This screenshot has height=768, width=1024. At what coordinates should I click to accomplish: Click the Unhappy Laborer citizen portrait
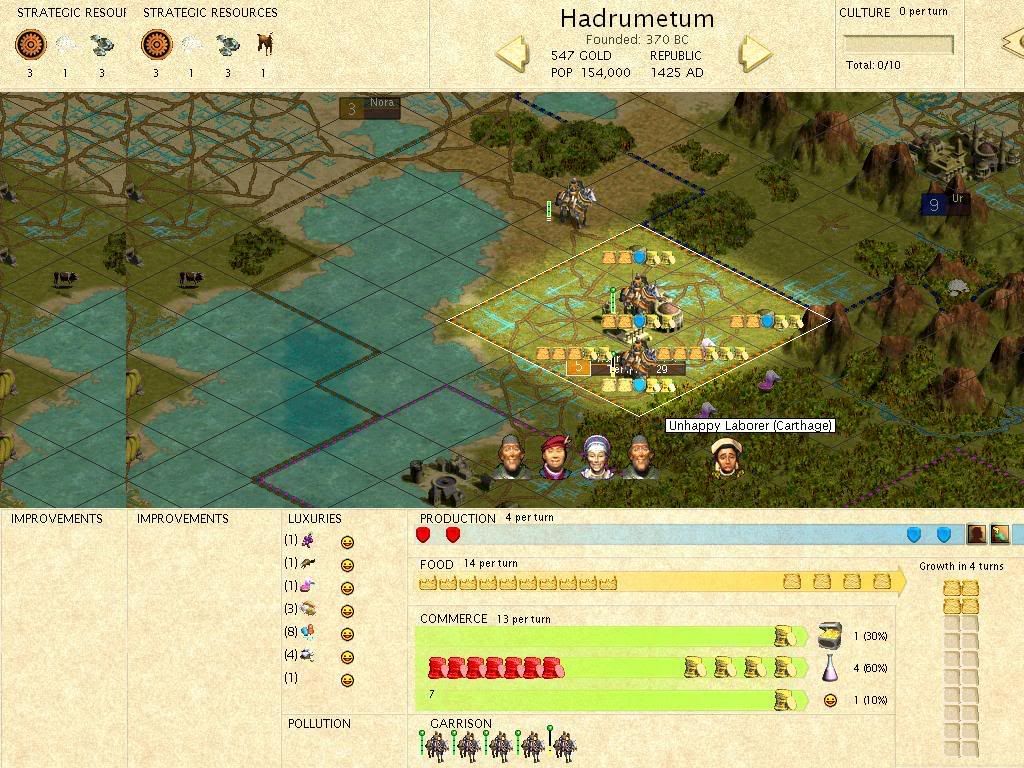pyautogui.click(x=729, y=459)
